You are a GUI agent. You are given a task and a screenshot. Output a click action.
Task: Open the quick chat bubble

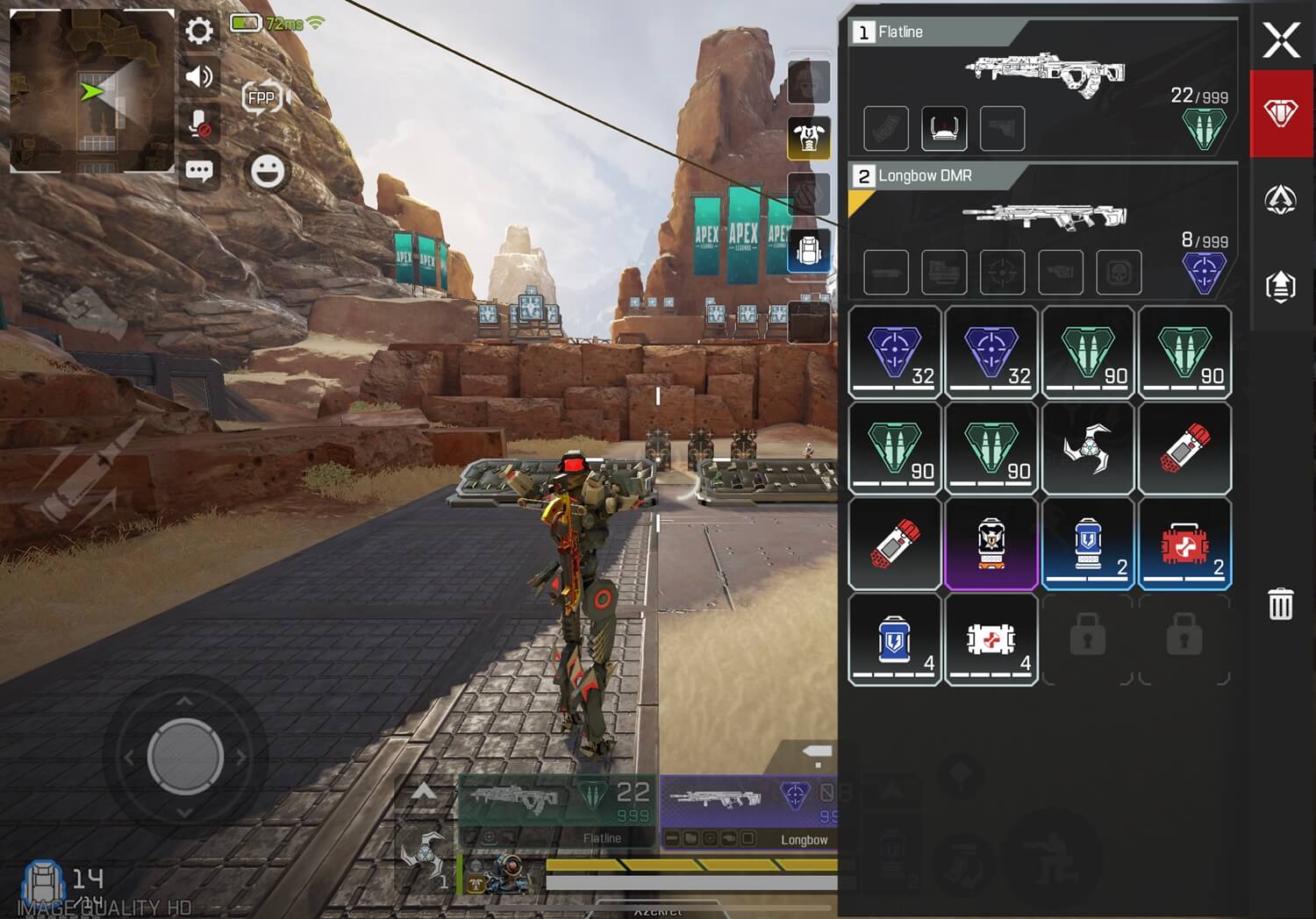click(199, 170)
